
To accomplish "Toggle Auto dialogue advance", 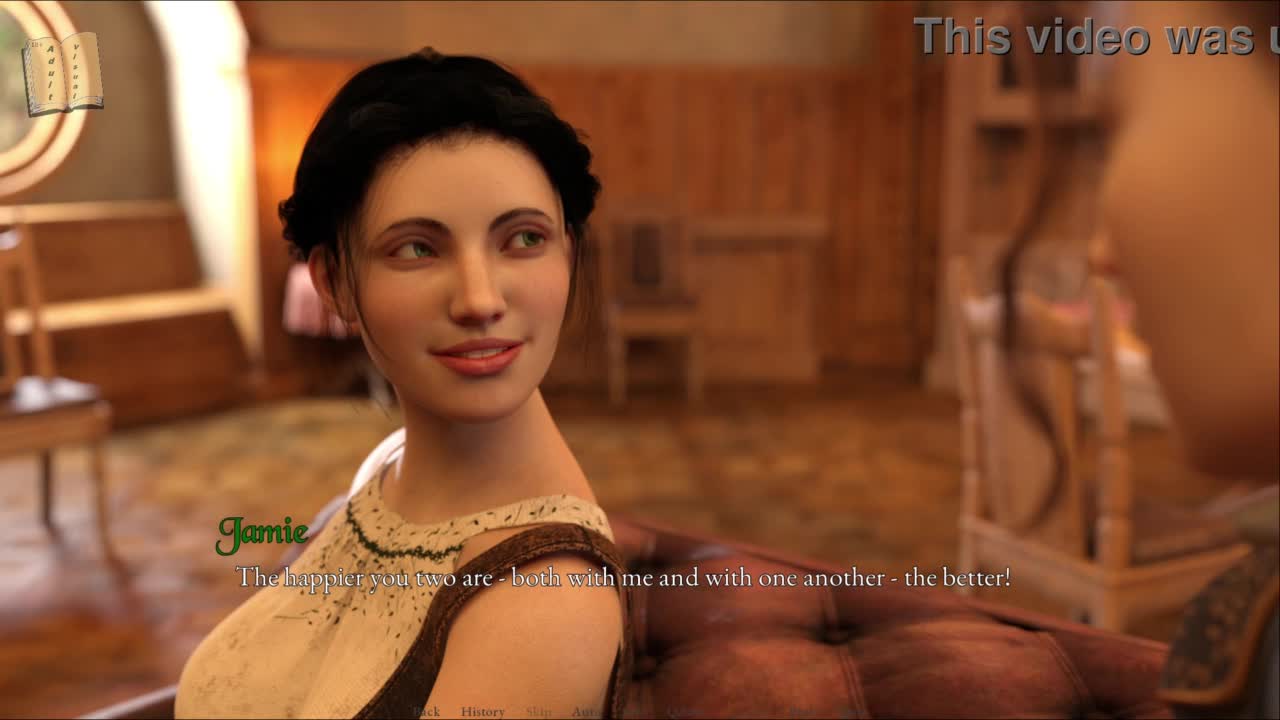I will click(585, 712).
